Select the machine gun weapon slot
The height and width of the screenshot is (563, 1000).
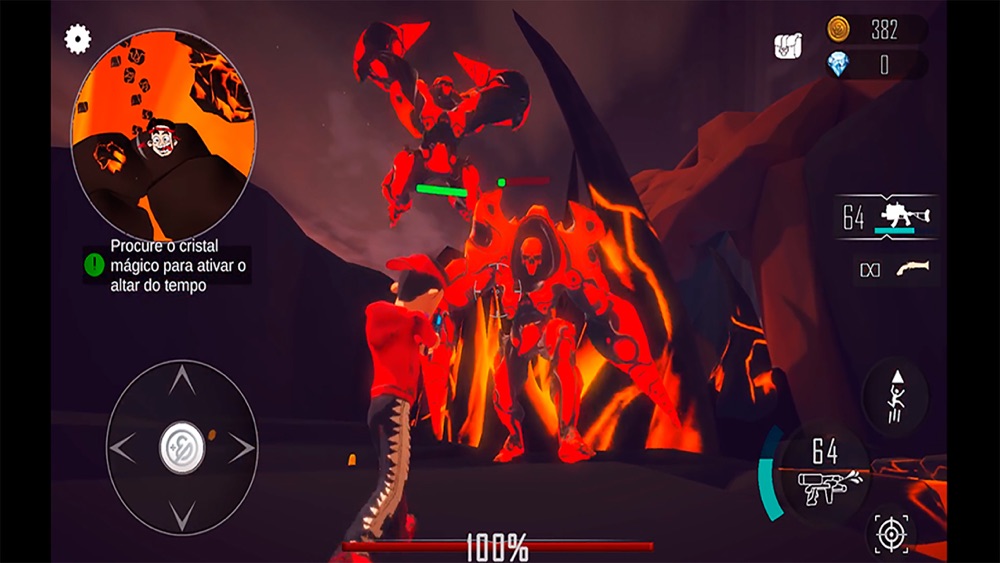pyautogui.click(x=888, y=217)
